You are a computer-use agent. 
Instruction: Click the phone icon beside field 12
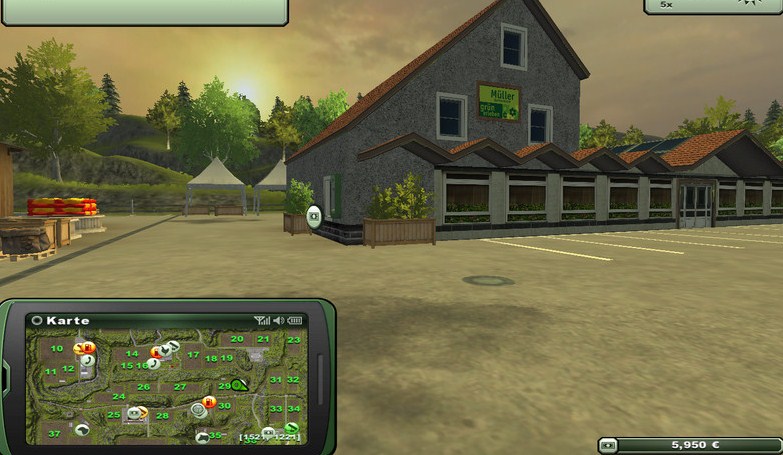tap(88, 361)
